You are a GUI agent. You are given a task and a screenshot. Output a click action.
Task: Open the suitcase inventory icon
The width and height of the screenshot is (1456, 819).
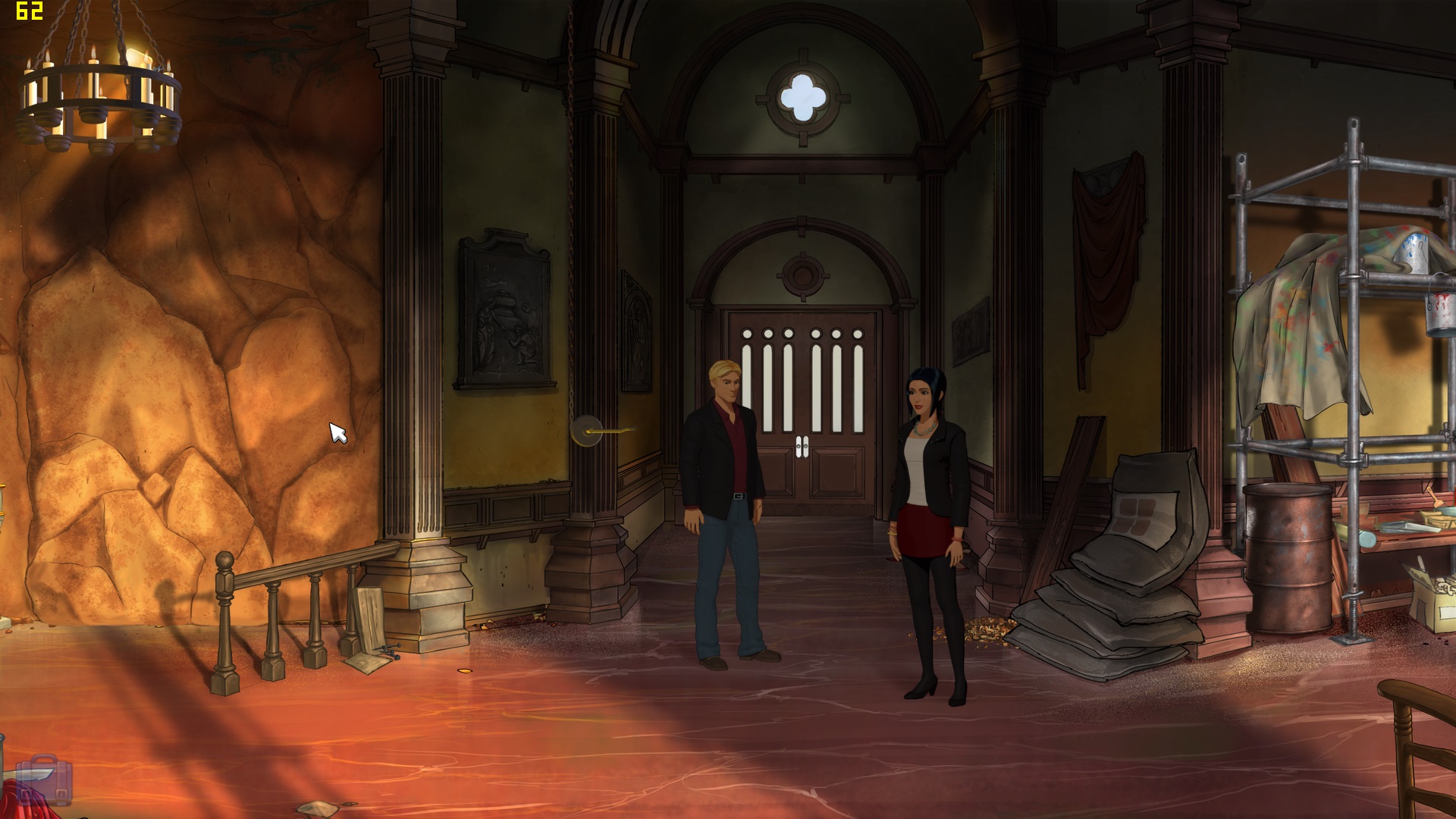click(44, 781)
